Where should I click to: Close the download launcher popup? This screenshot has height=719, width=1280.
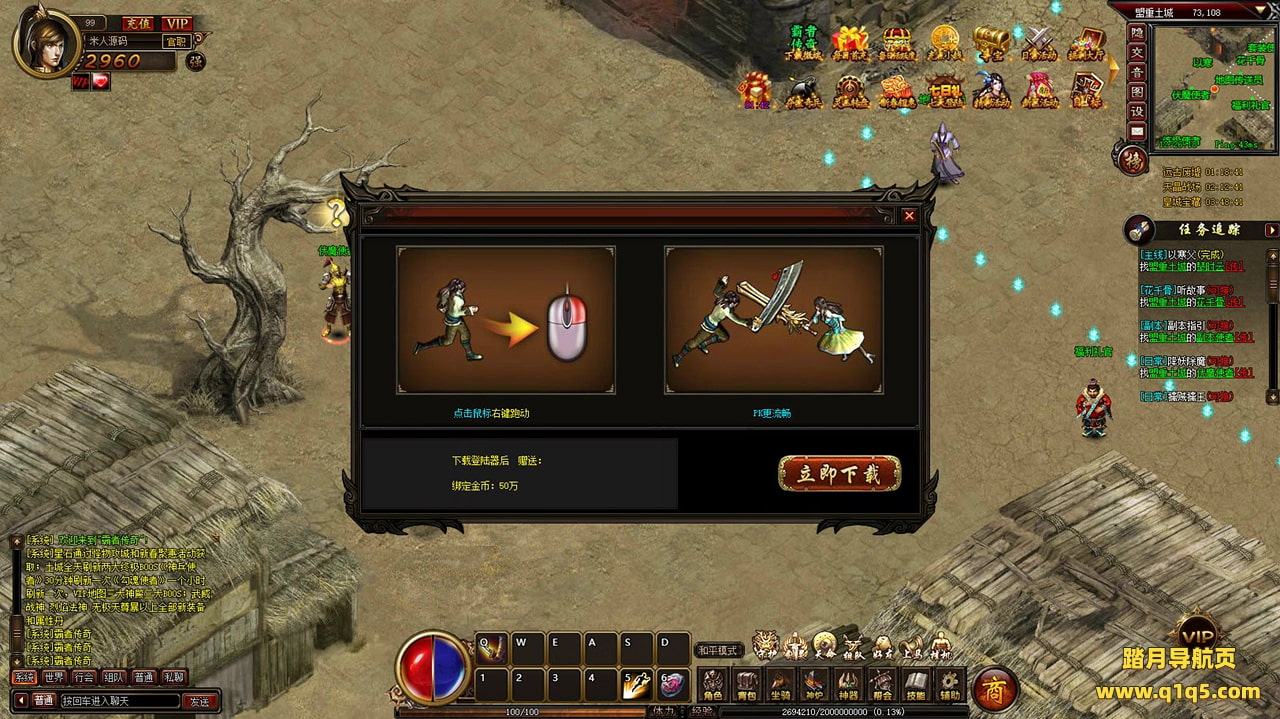pos(909,215)
